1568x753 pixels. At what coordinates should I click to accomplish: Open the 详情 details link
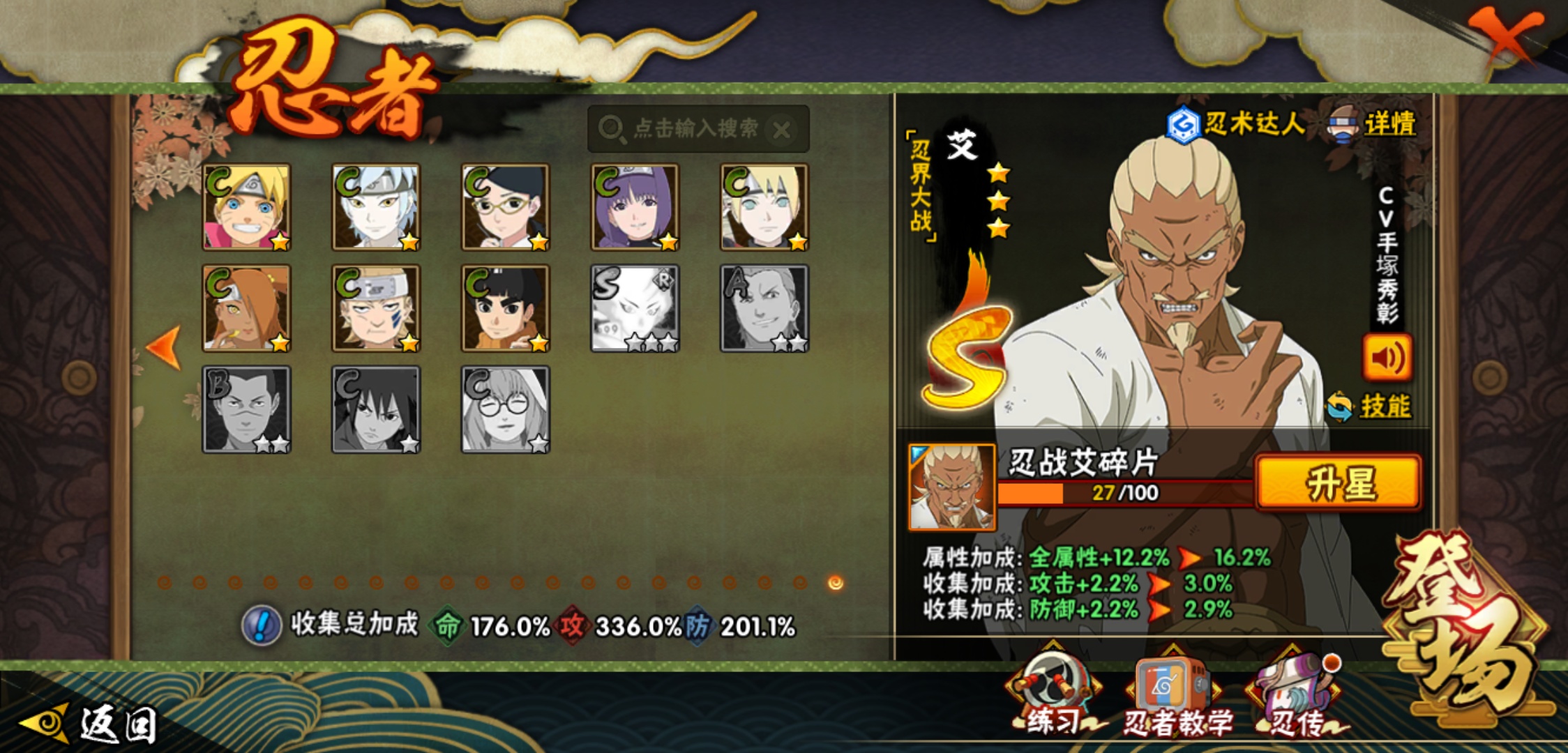click(1389, 125)
